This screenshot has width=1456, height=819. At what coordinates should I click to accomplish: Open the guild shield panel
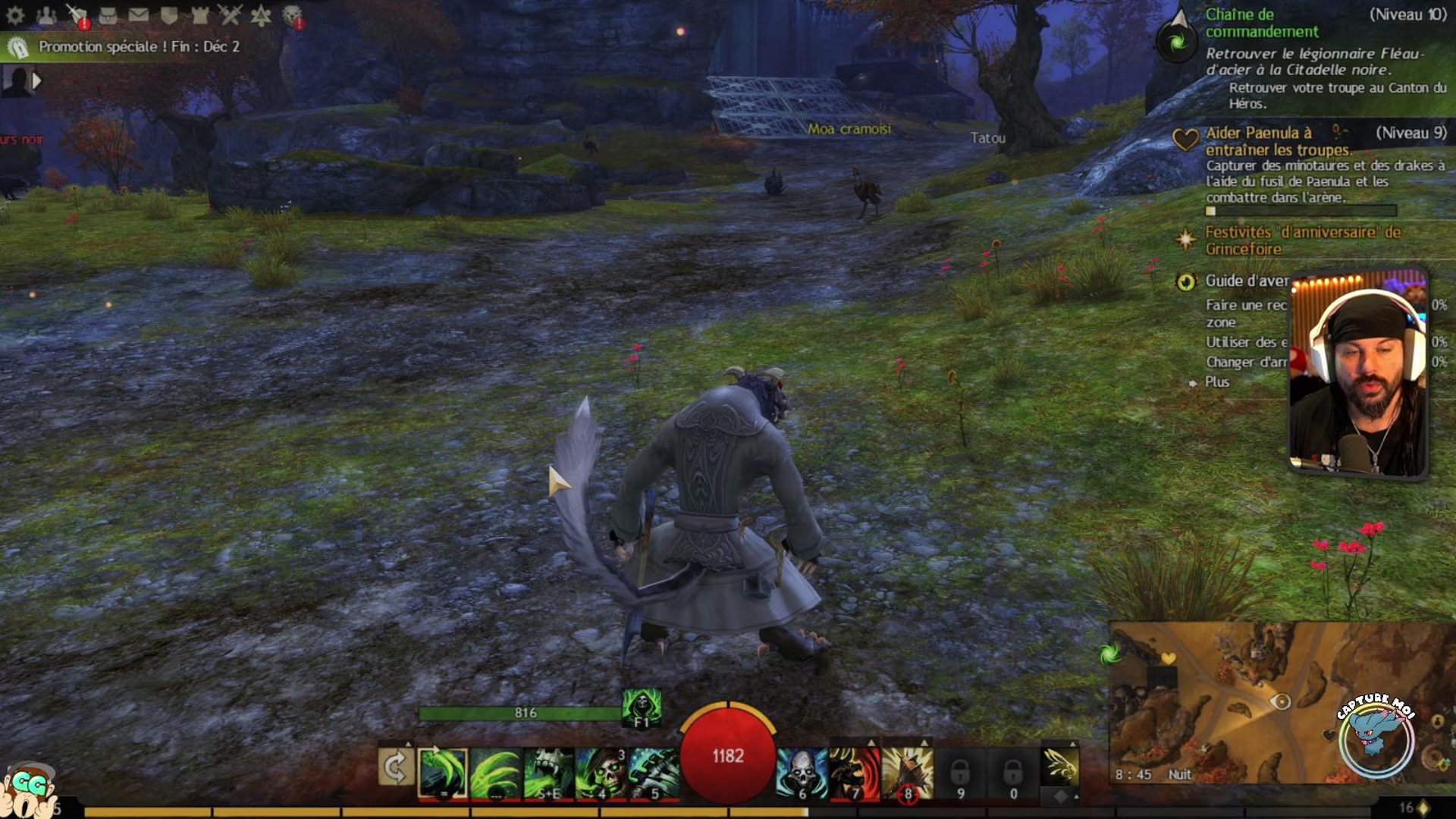[x=169, y=15]
